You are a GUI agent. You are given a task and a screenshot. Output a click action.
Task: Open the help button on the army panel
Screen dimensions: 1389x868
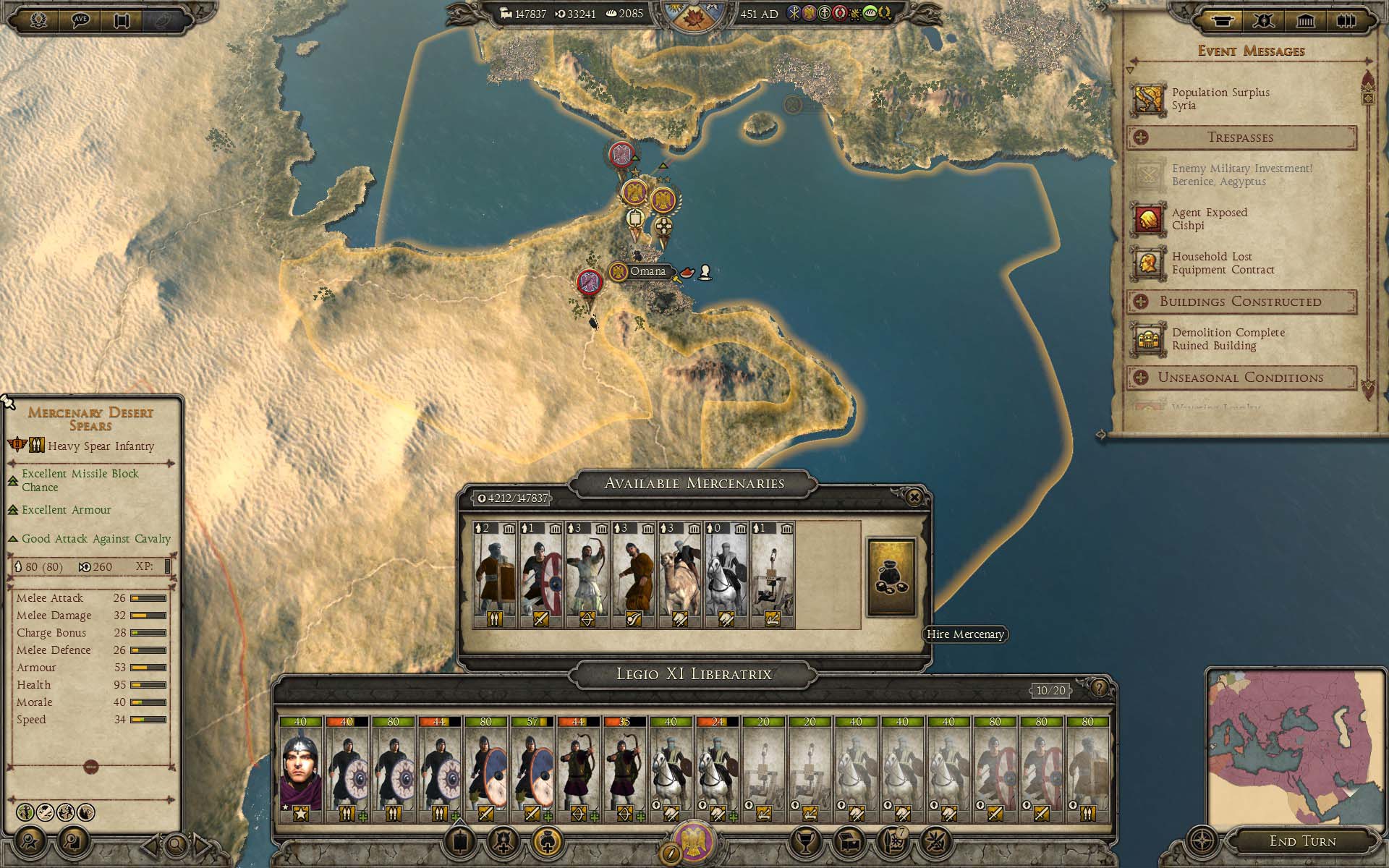tap(1099, 688)
